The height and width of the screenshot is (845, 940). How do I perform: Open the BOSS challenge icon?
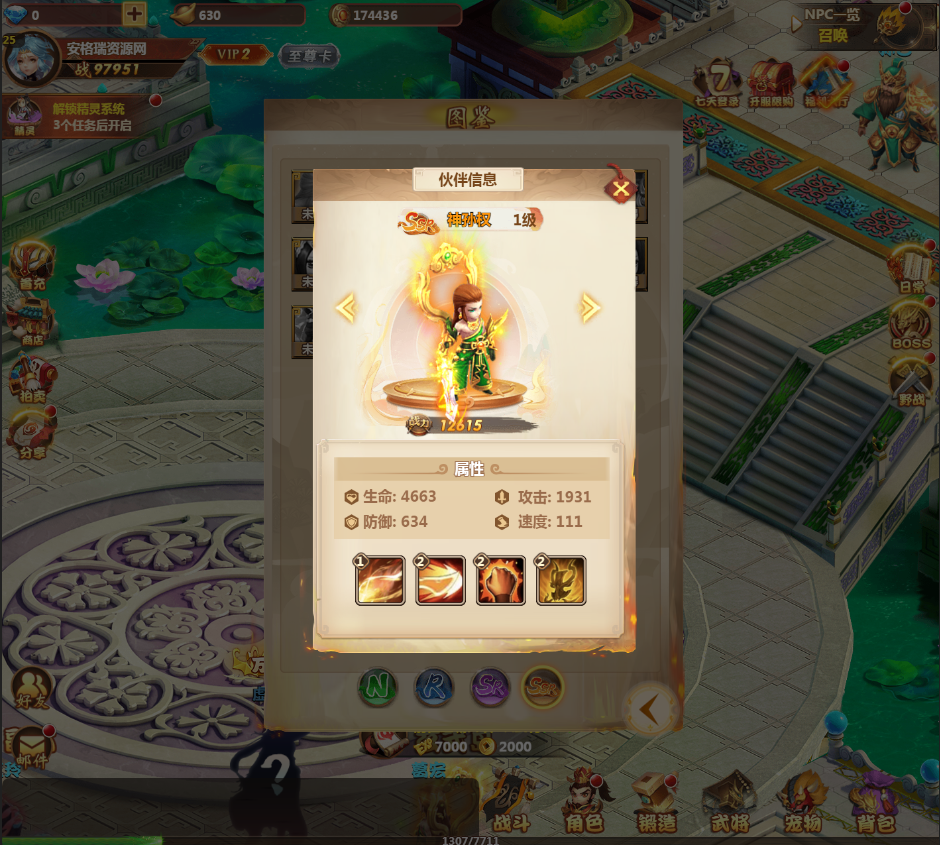(911, 326)
